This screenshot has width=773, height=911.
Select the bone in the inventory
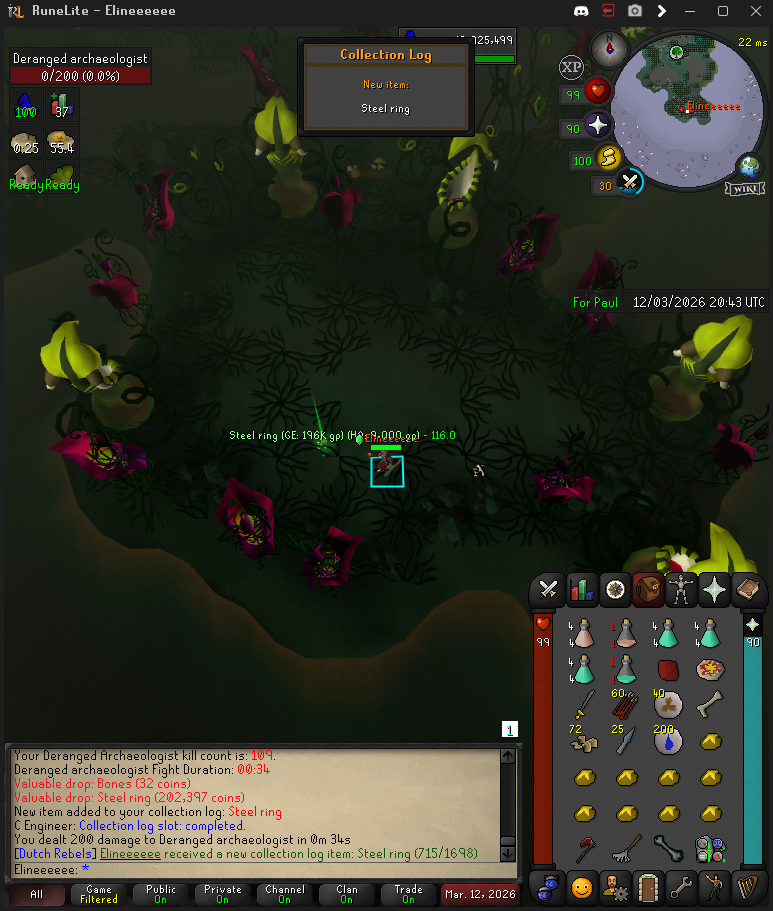(710, 702)
